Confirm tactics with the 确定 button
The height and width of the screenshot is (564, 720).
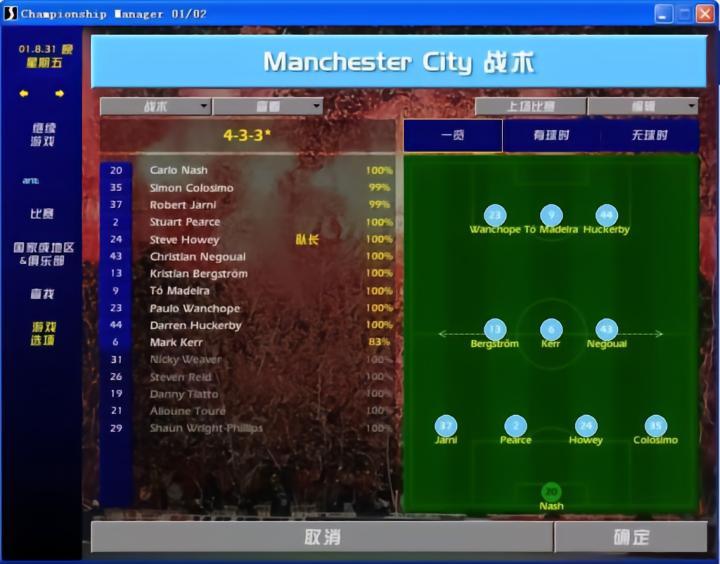click(x=631, y=537)
